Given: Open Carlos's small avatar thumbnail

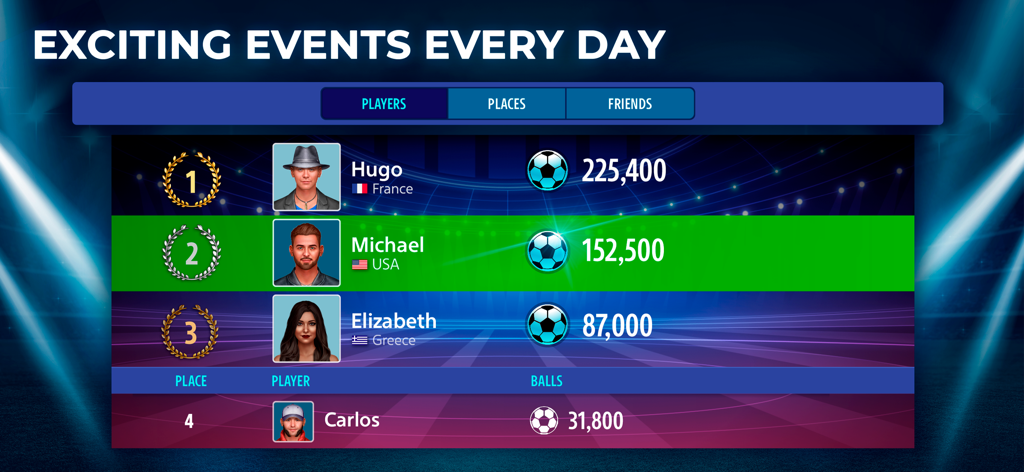Looking at the screenshot, I should click(x=293, y=421).
